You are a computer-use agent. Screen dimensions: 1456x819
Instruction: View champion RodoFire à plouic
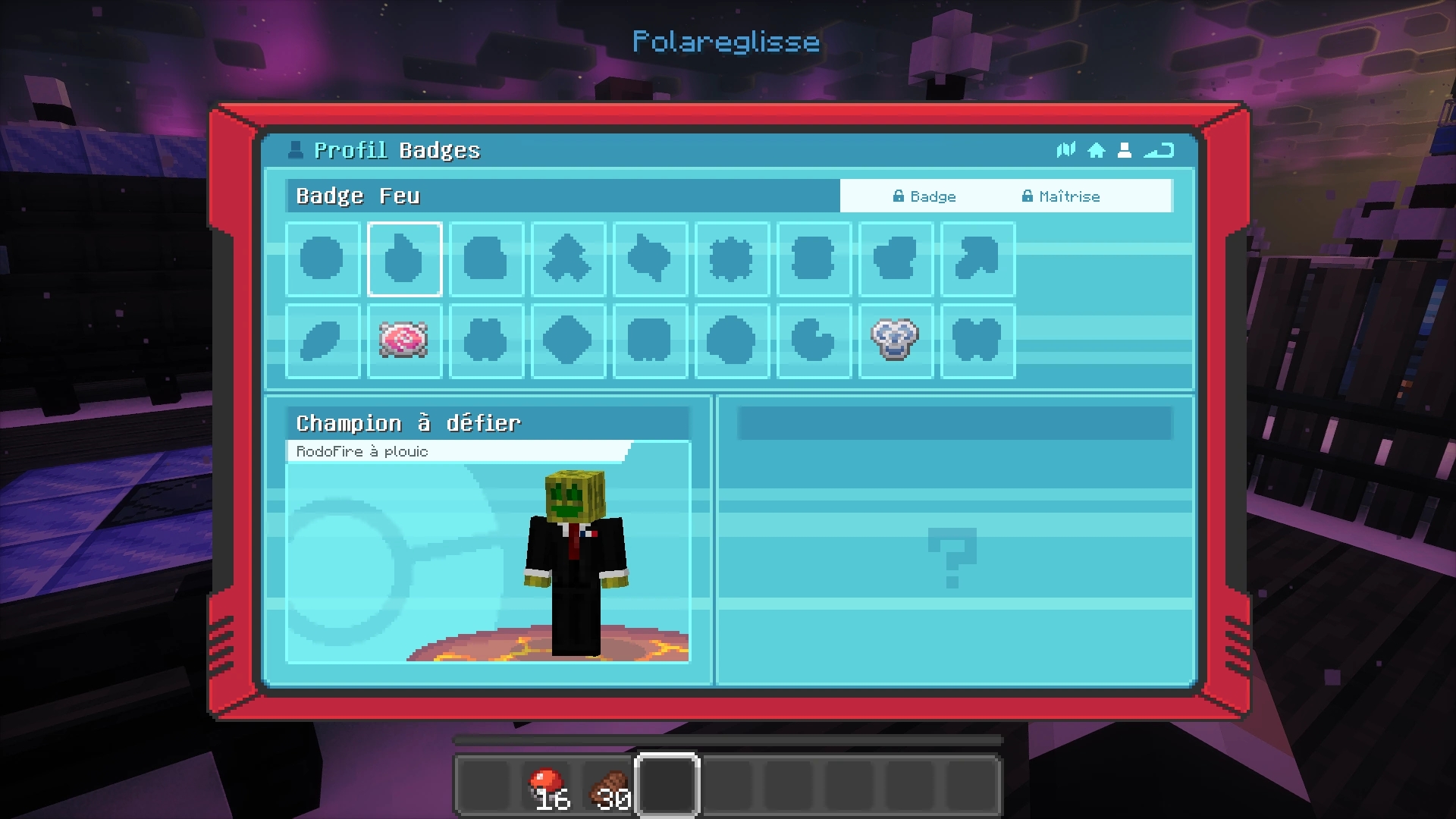coord(575,563)
